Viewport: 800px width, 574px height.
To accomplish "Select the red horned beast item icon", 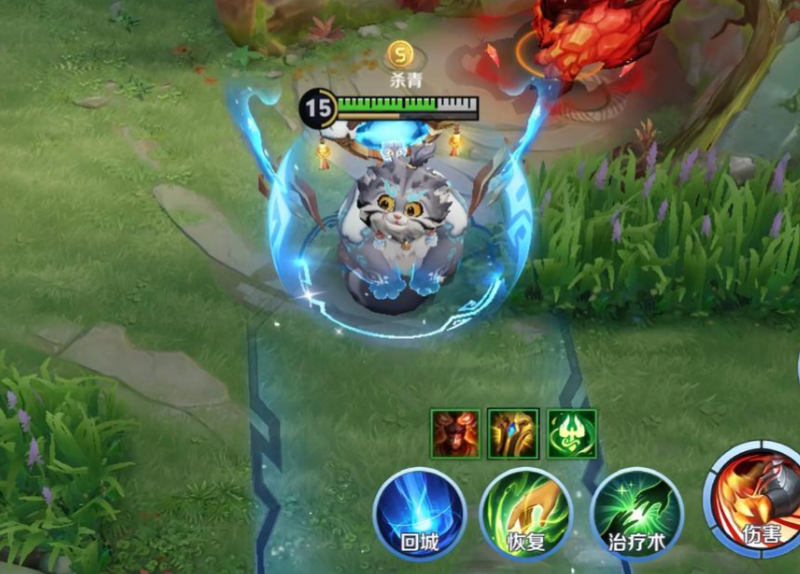I will [455, 433].
